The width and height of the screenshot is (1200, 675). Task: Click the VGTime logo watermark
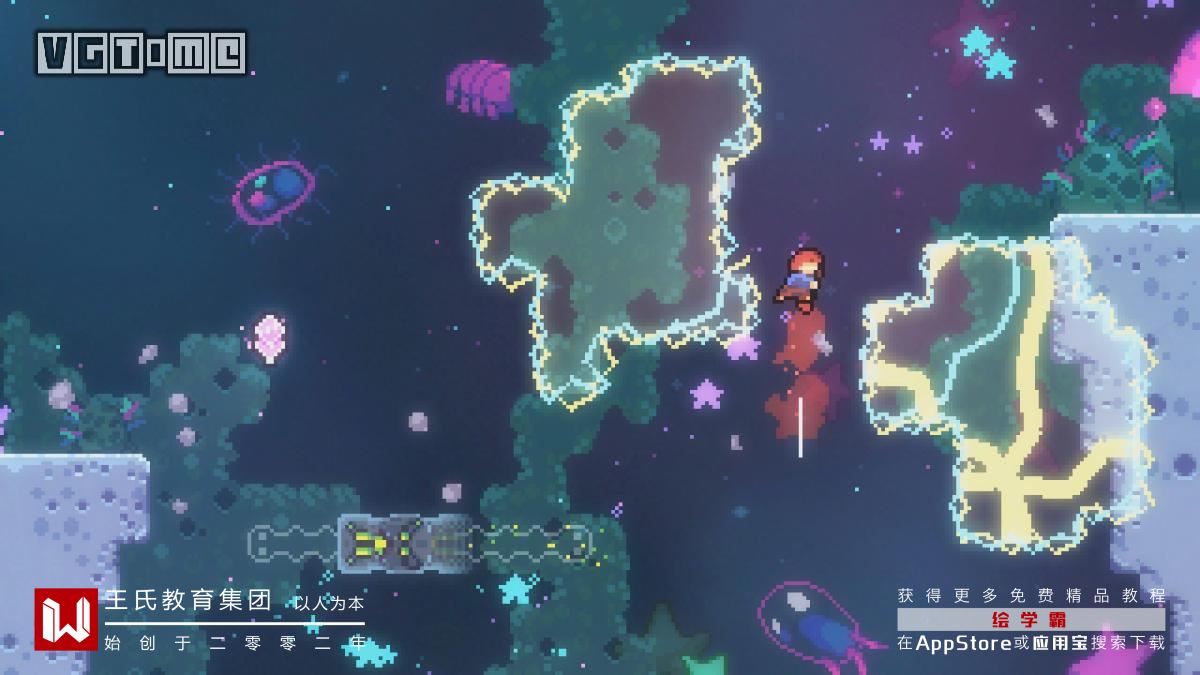[141, 53]
